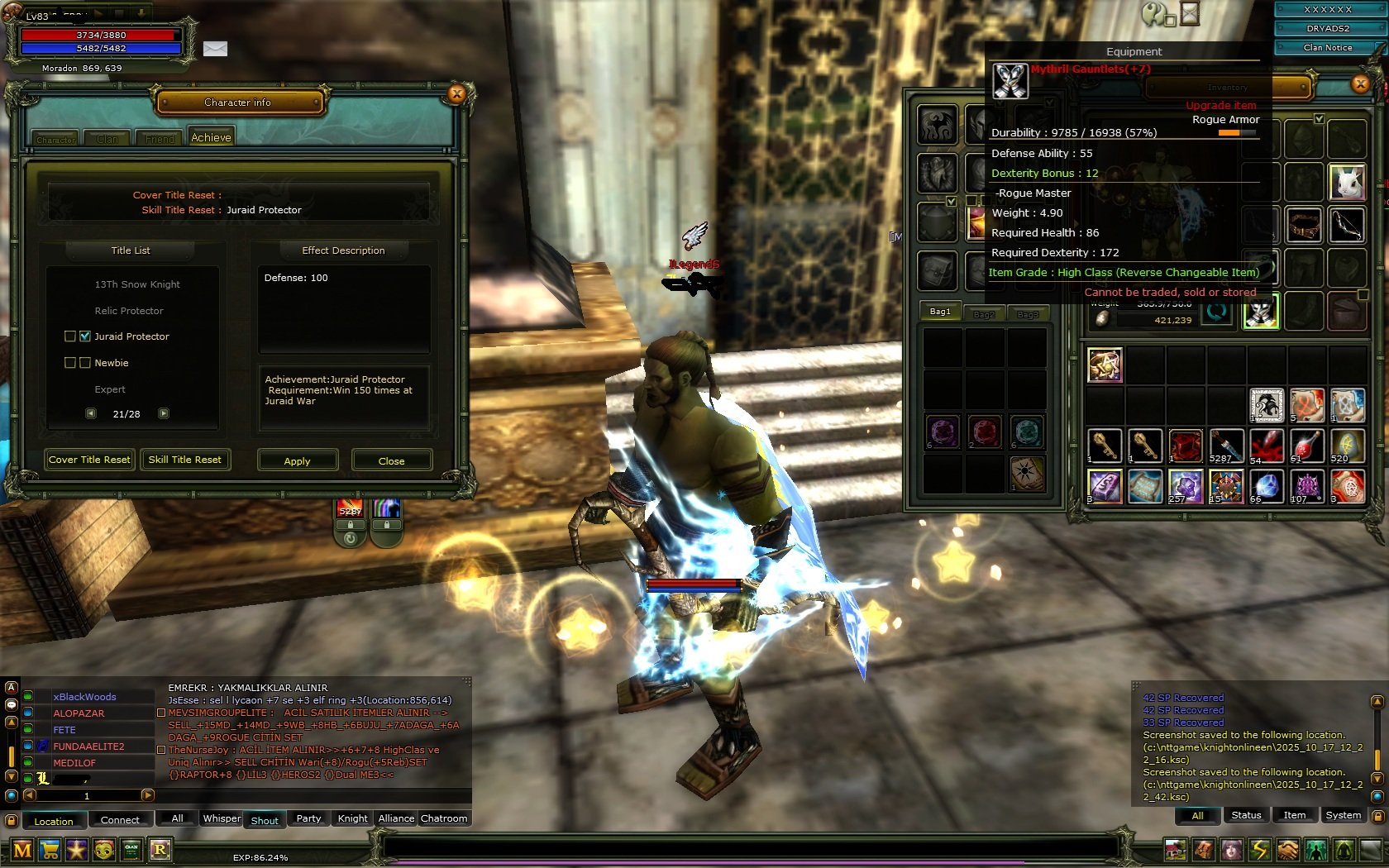1389x868 pixels.
Task: Select Newbie in the Title List
Action: click(112, 363)
